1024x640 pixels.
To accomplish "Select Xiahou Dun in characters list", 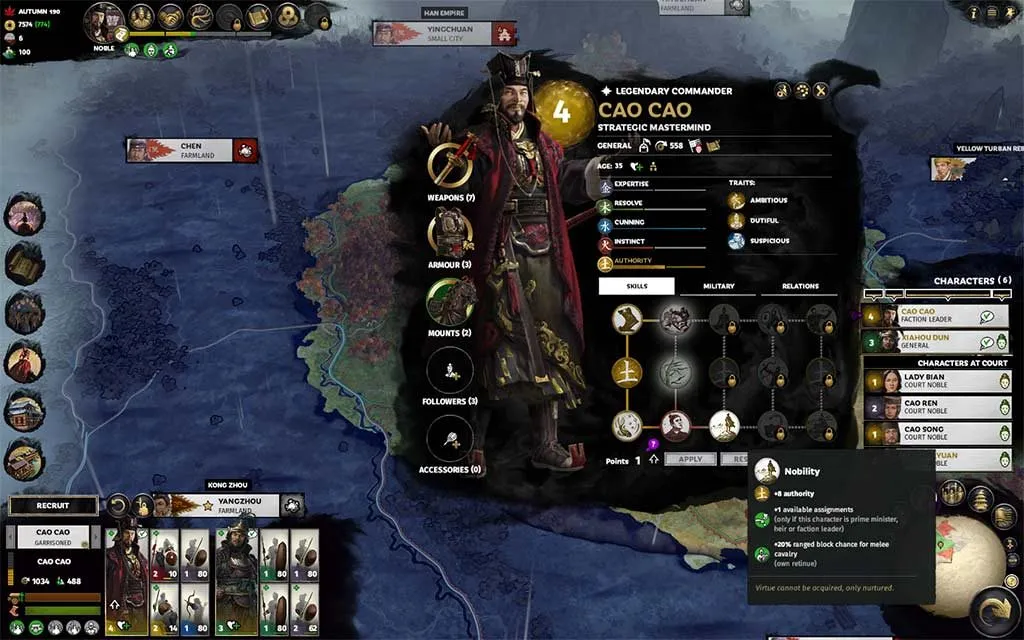I will pos(935,341).
